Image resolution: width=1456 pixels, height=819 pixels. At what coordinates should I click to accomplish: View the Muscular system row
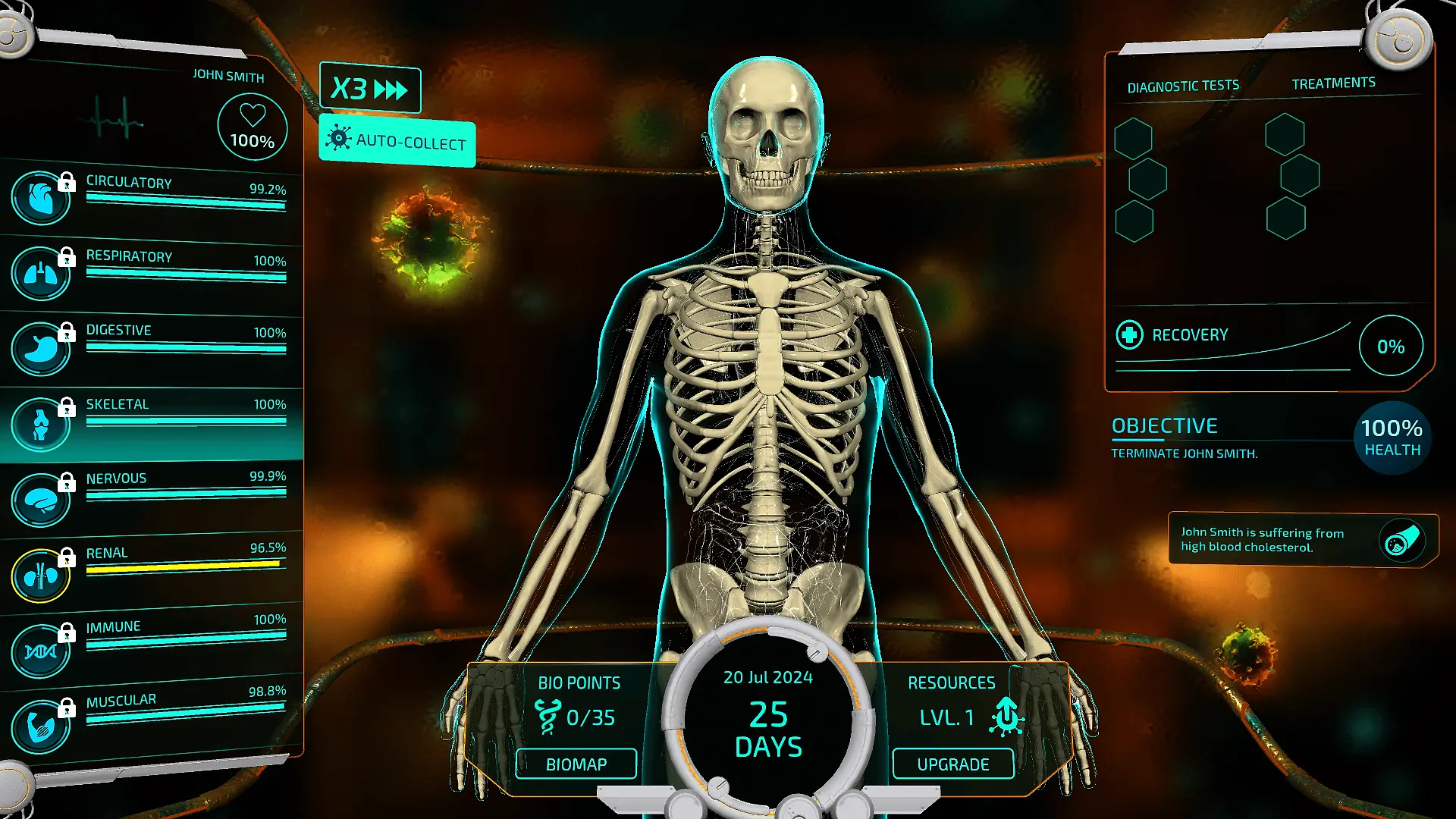tap(152, 716)
